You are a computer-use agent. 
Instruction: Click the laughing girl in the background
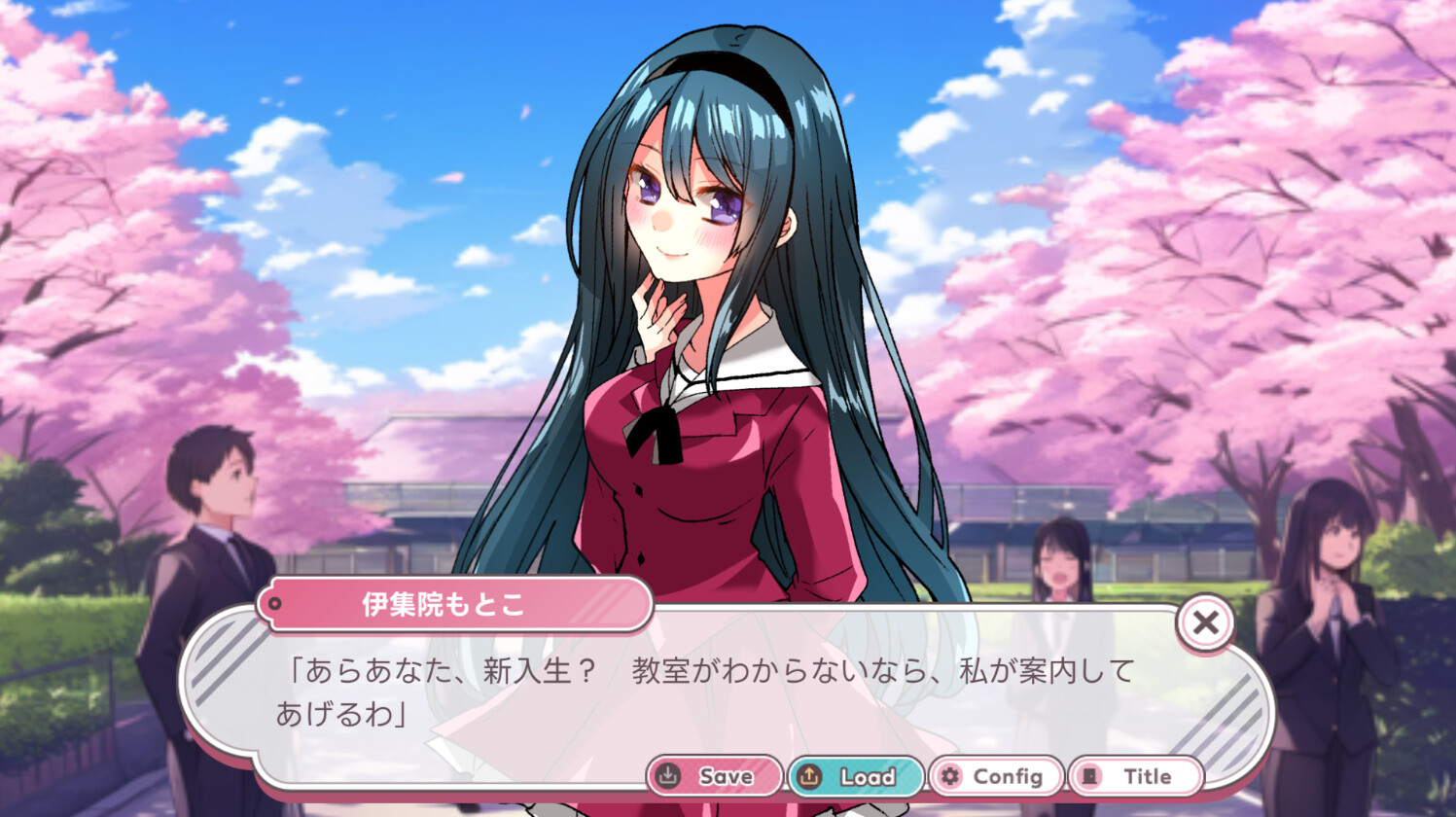(1060, 564)
